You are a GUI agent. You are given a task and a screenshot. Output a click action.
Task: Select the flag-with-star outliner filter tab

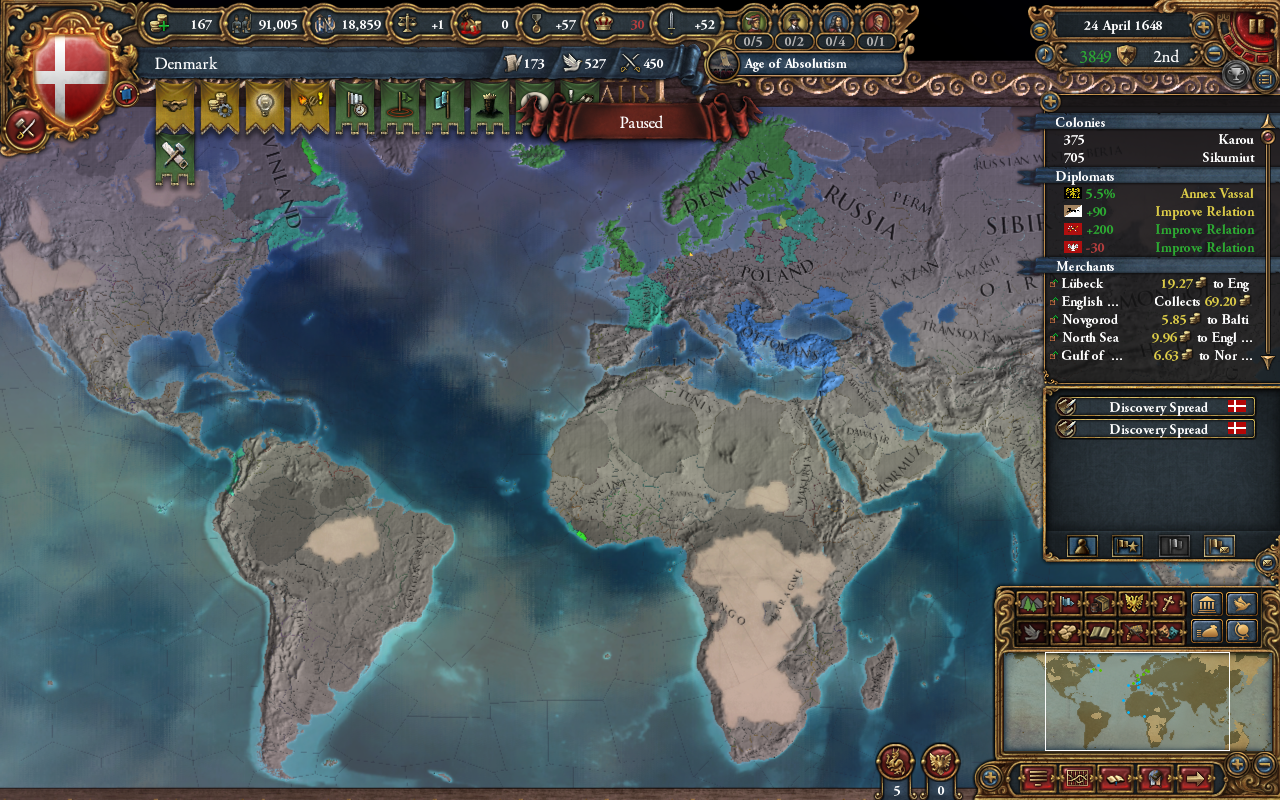point(1127,545)
